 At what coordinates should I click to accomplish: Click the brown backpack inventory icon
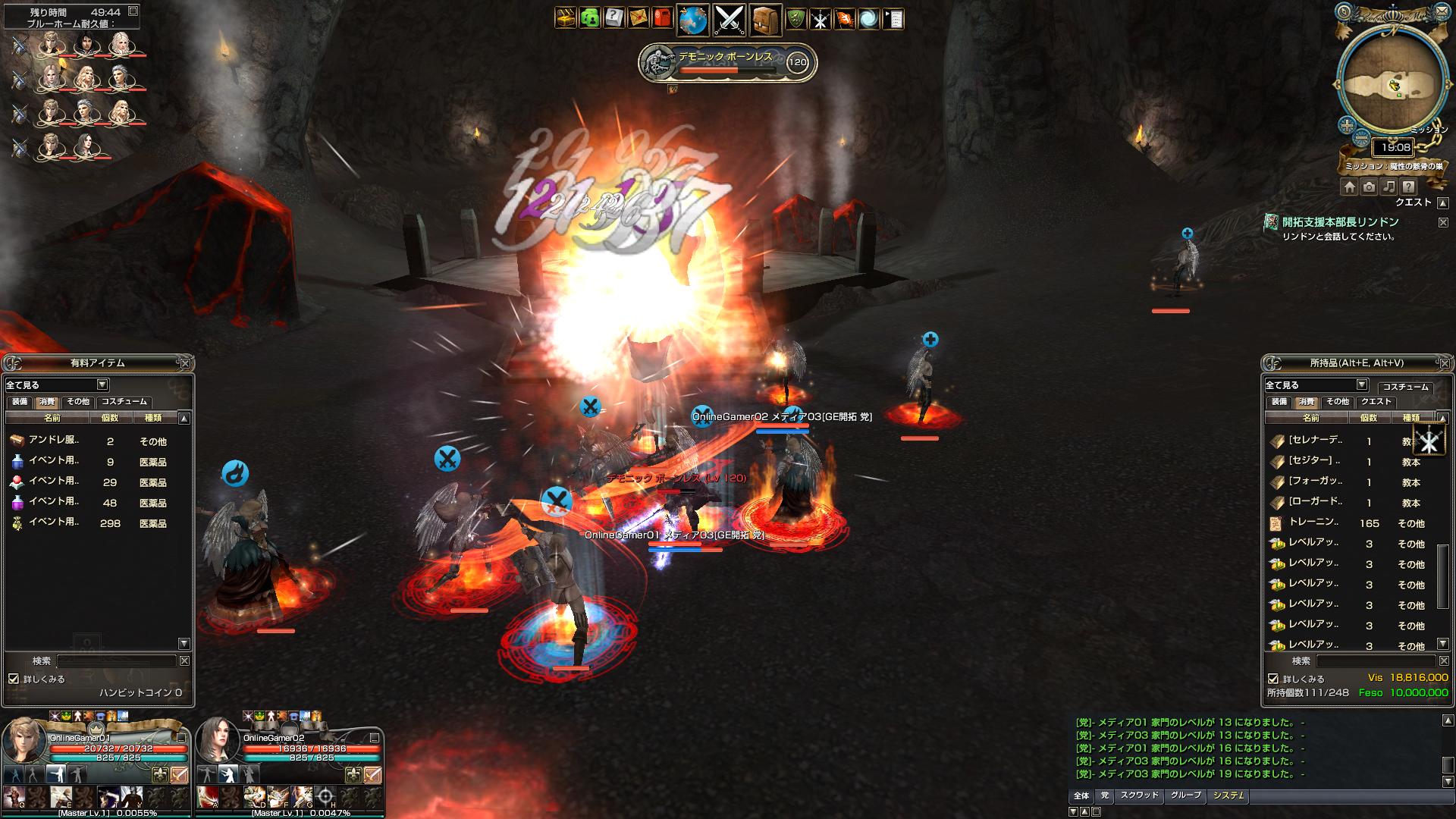[x=765, y=20]
